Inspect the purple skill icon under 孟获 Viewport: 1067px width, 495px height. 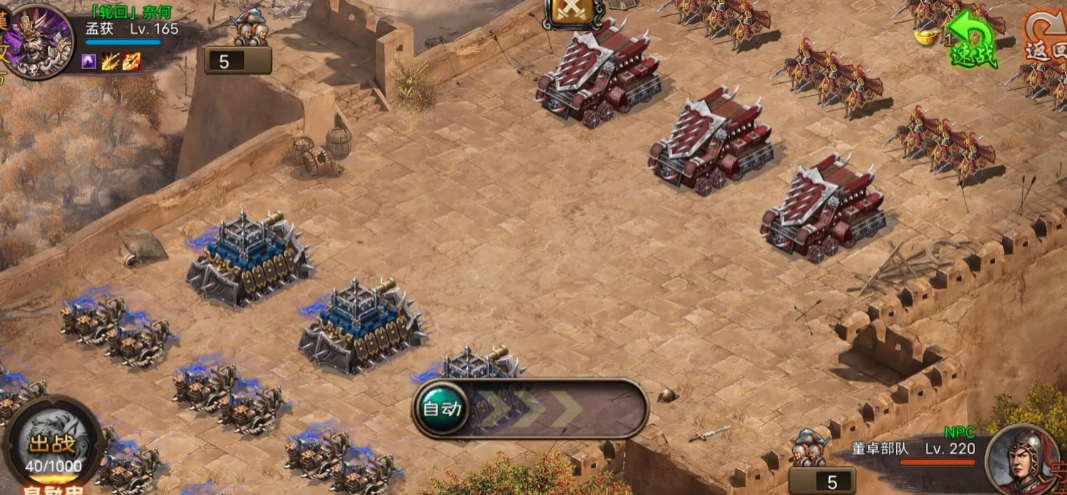point(89,62)
